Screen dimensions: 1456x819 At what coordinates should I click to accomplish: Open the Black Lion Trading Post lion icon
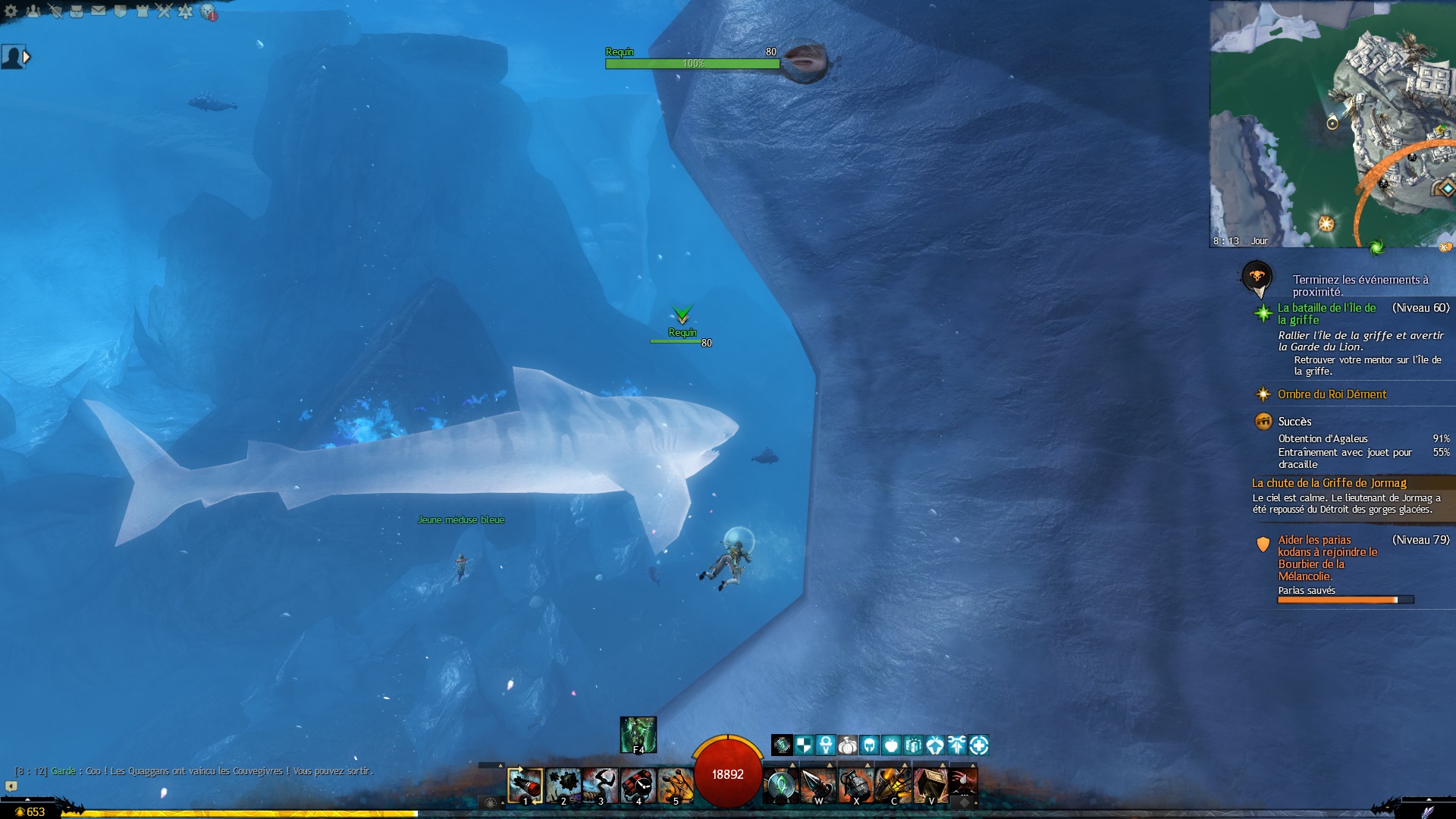pos(208,12)
